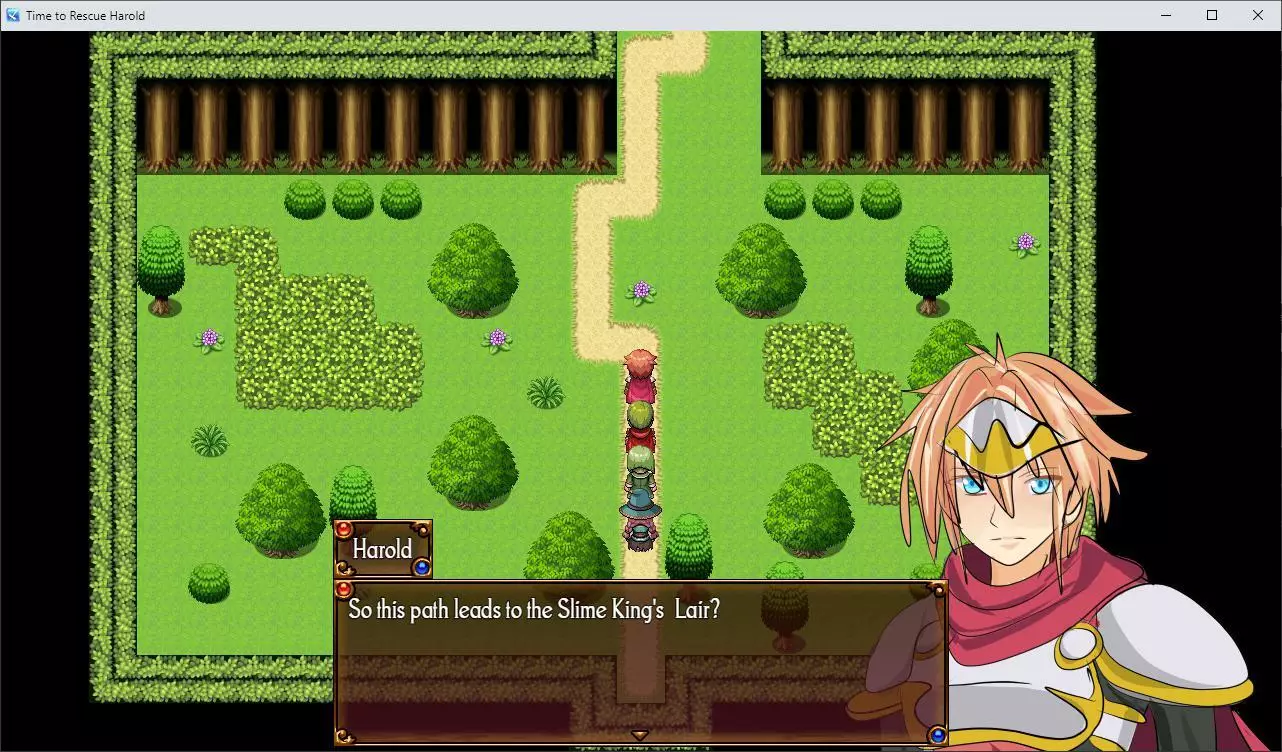Click the blue gem in the dialogue box corner
This screenshot has height=752, width=1282.
point(940,734)
